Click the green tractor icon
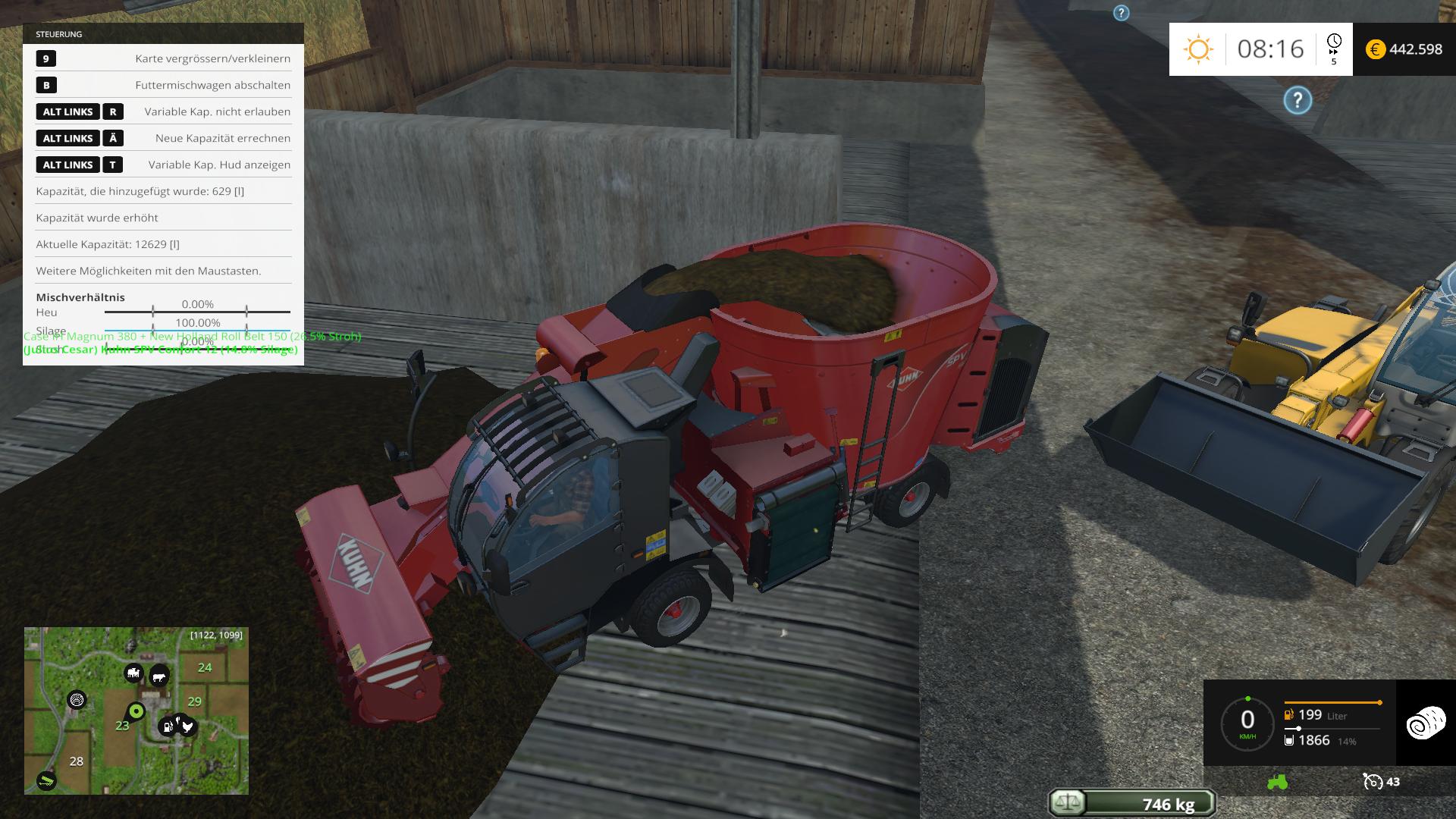Viewport: 1456px width, 819px height. point(1278,782)
